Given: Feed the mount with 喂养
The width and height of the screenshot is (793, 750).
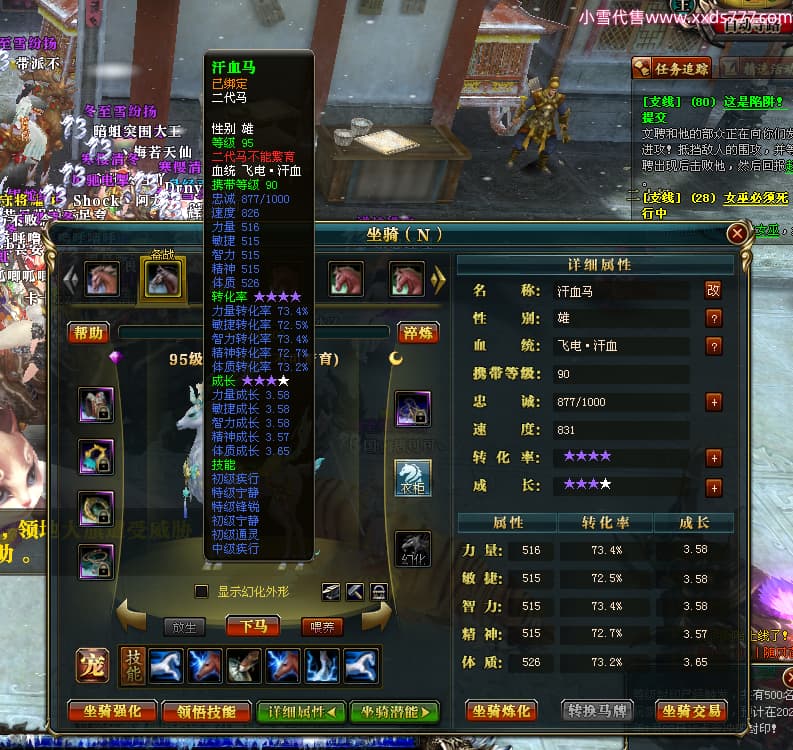Looking at the screenshot, I should pyautogui.click(x=322, y=627).
